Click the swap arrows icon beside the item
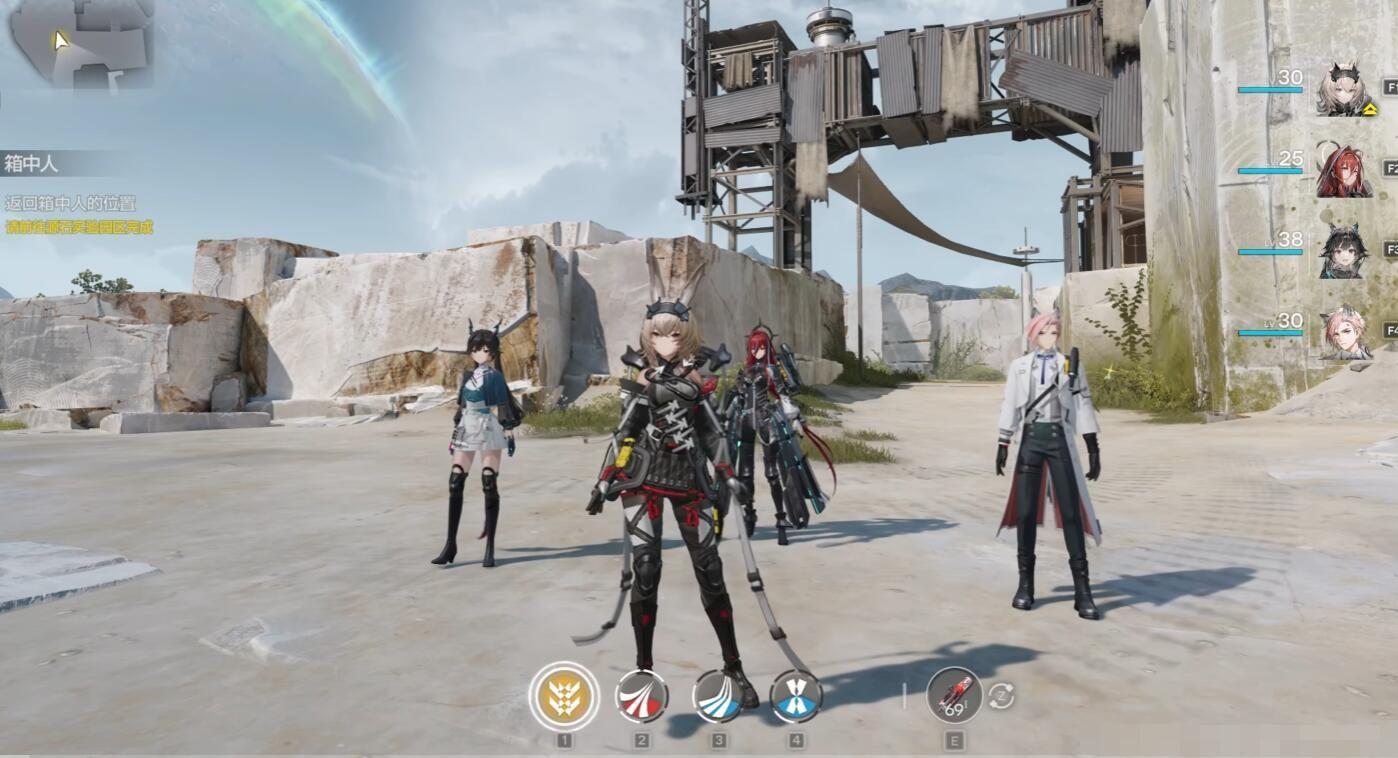Screen dimensions: 1398x758 click(1001, 696)
